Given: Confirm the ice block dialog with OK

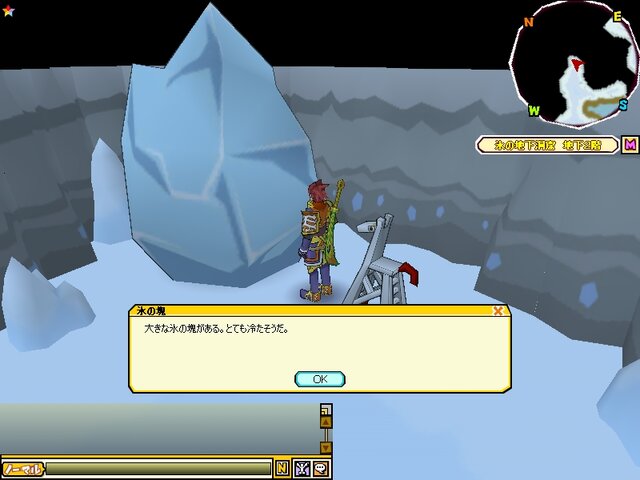Looking at the screenshot, I should 320,379.
